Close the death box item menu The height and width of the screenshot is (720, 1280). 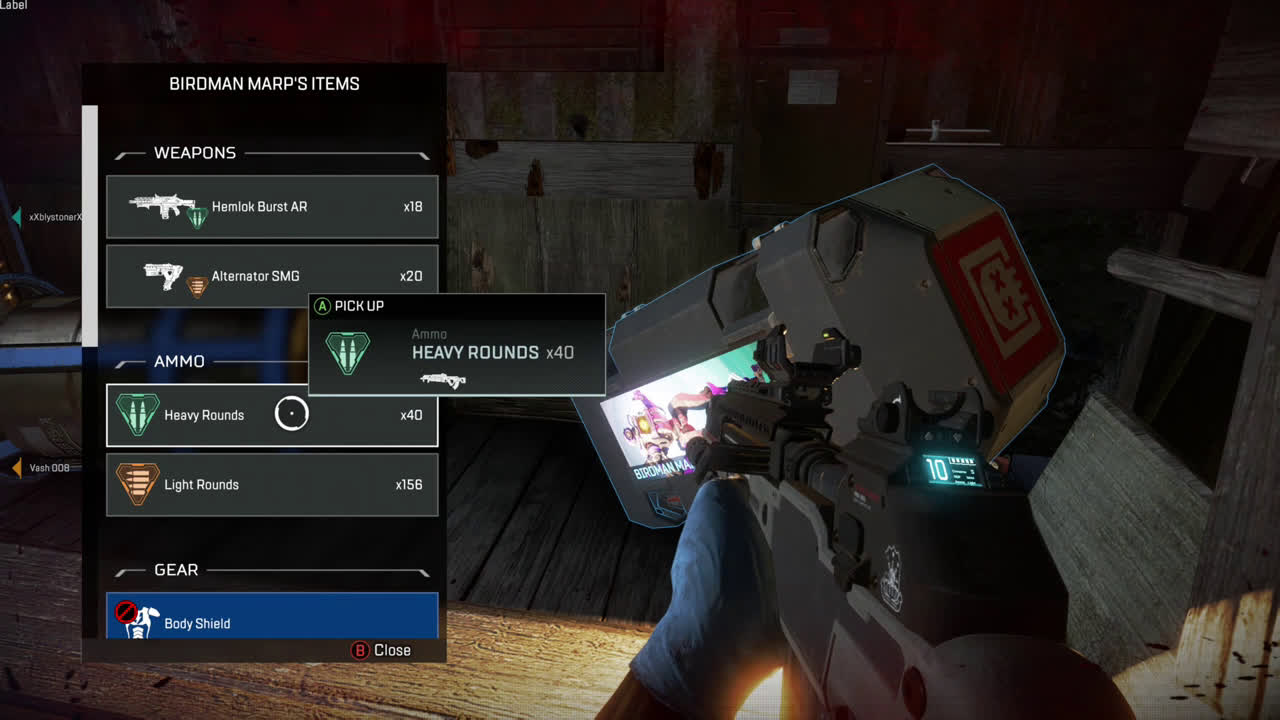point(381,650)
